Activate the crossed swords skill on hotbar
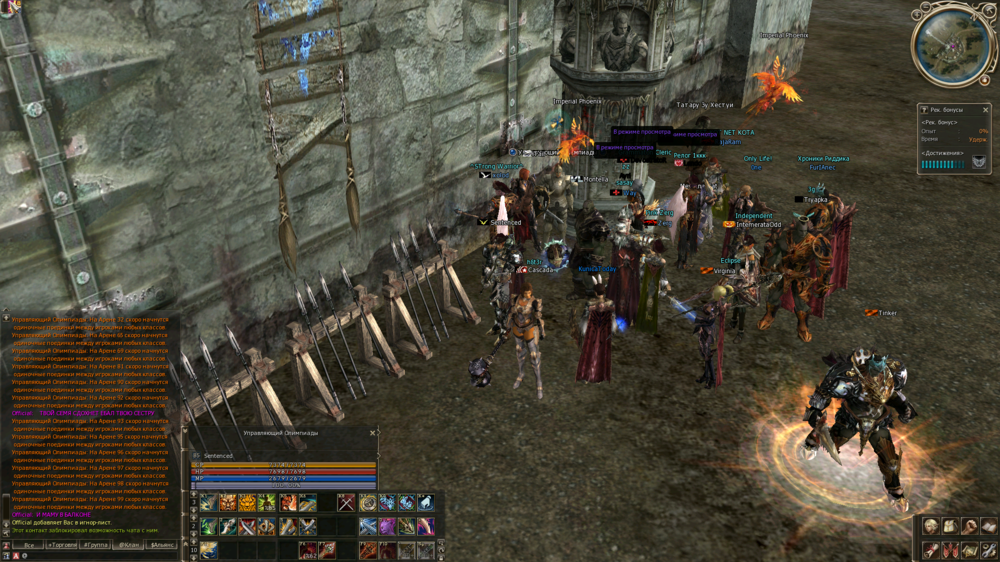The width and height of the screenshot is (1000, 562). point(346,503)
